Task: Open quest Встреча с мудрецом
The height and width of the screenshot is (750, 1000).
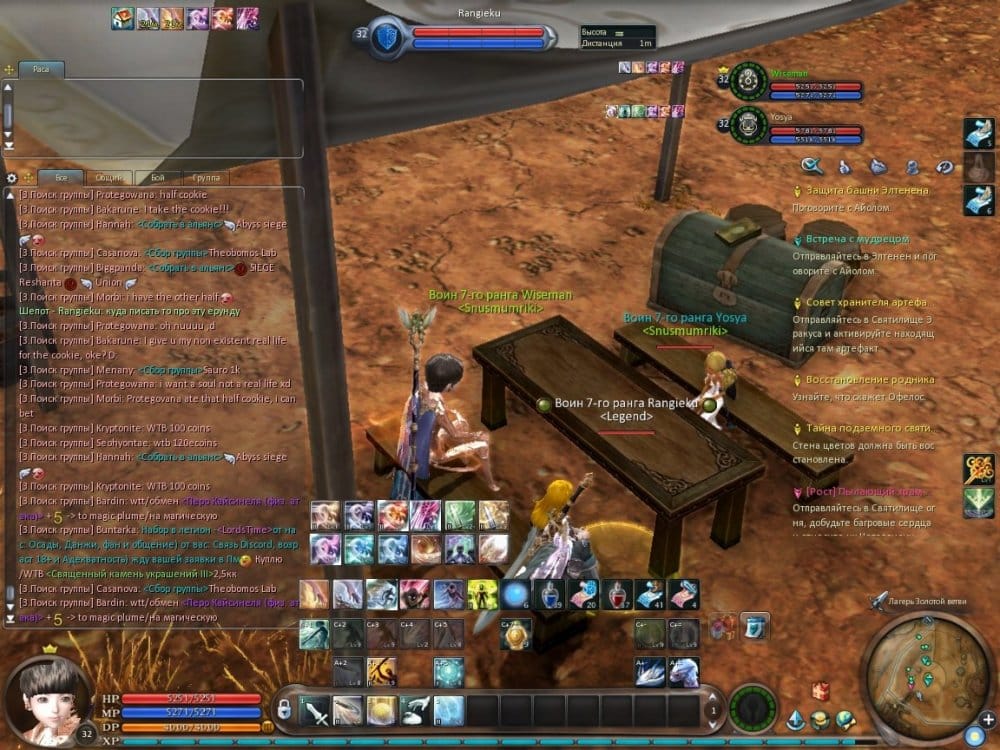Action: click(x=857, y=240)
